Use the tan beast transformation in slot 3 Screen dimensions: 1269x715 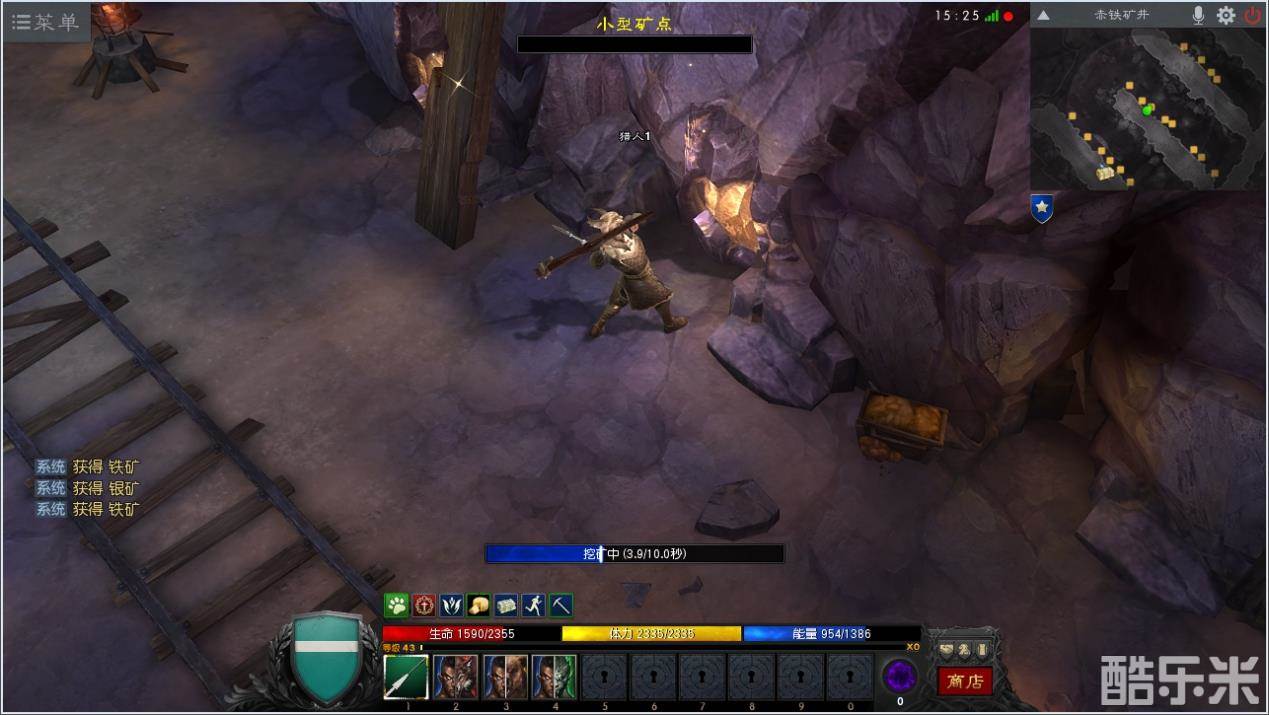[504, 677]
